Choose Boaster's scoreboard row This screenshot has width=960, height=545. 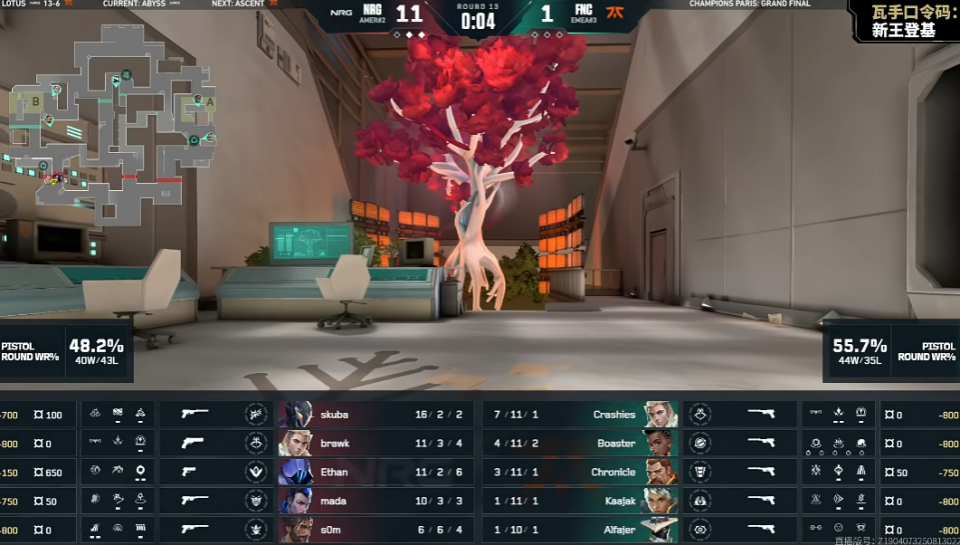coord(580,443)
